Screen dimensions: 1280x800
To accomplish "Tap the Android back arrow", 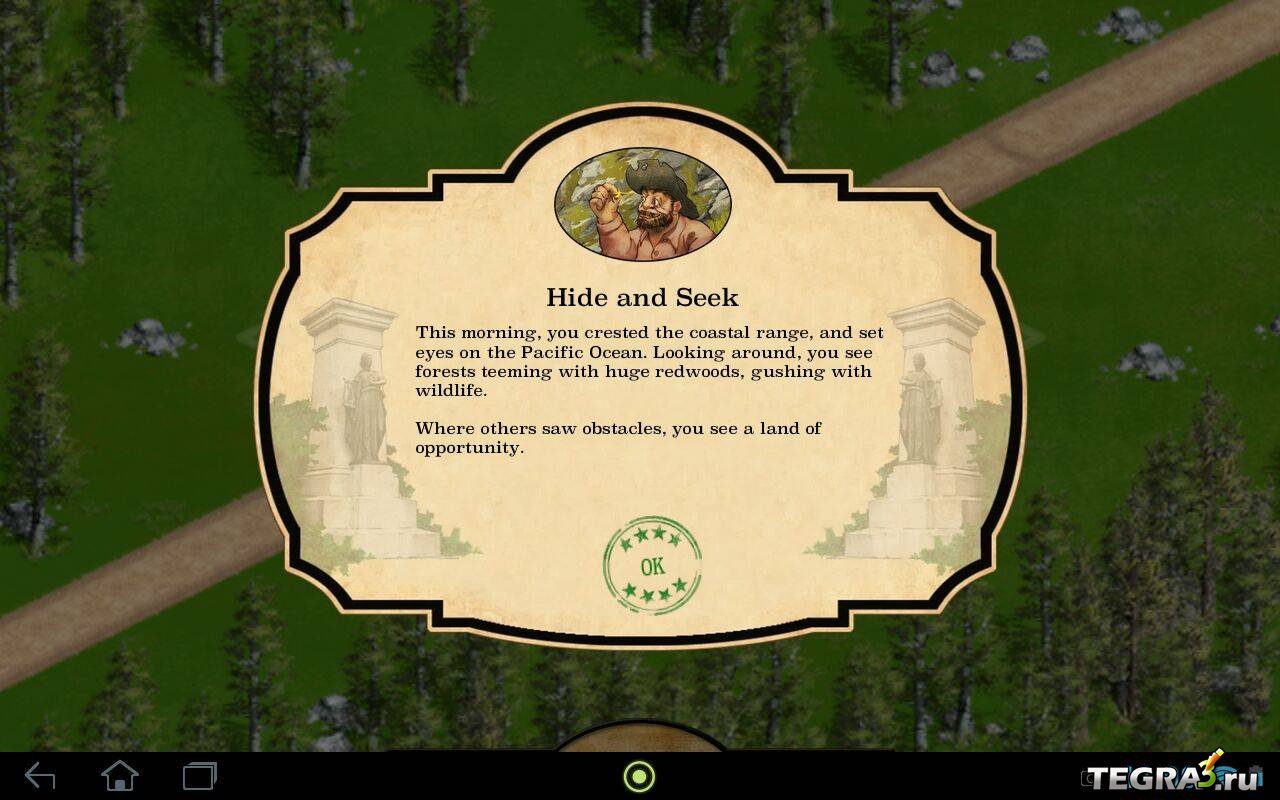I will click(x=40, y=776).
